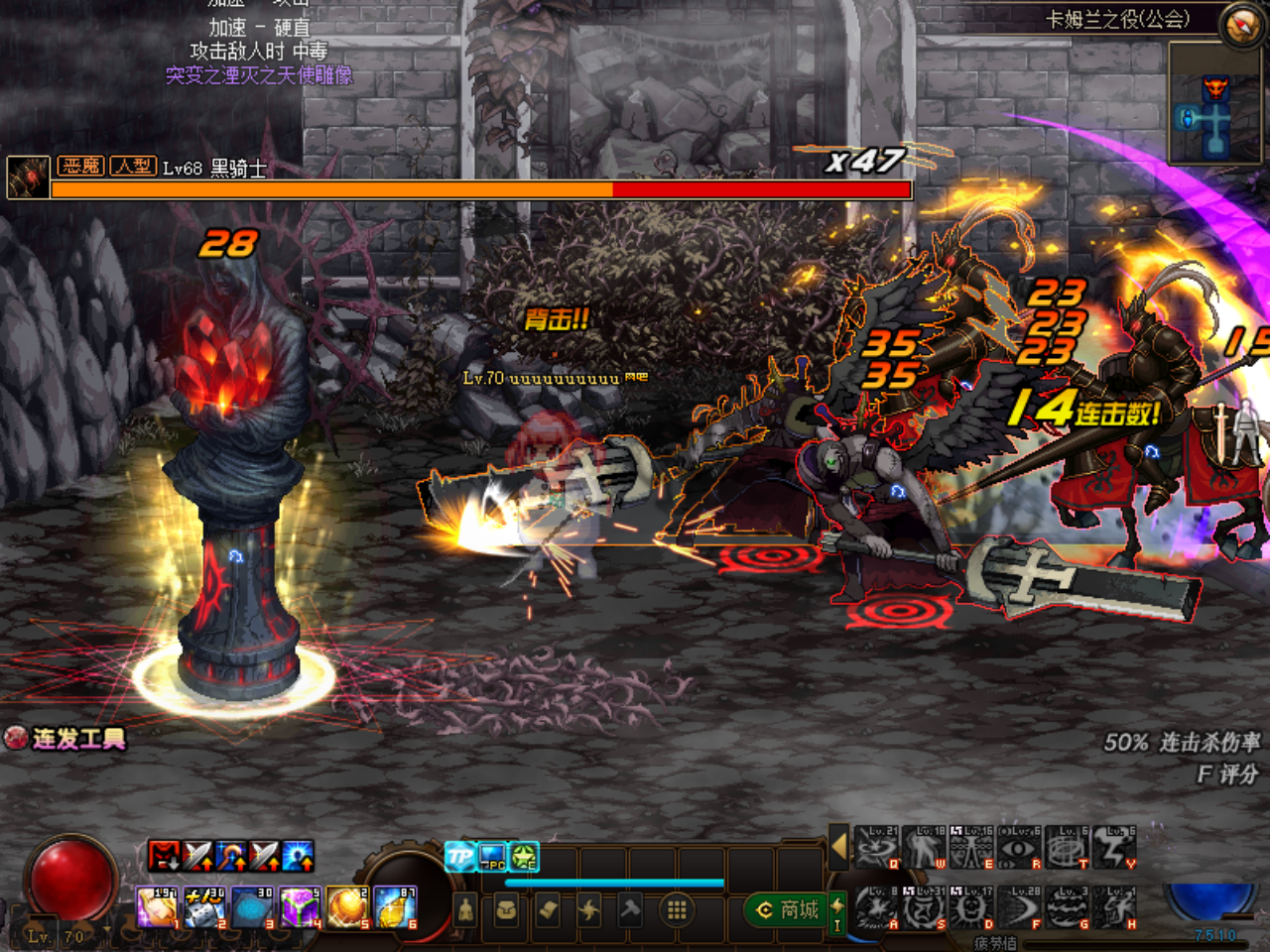This screenshot has height=952, width=1270.
Task: Collapse the skill bar with the yellow arrow
Action: click(x=840, y=850)
